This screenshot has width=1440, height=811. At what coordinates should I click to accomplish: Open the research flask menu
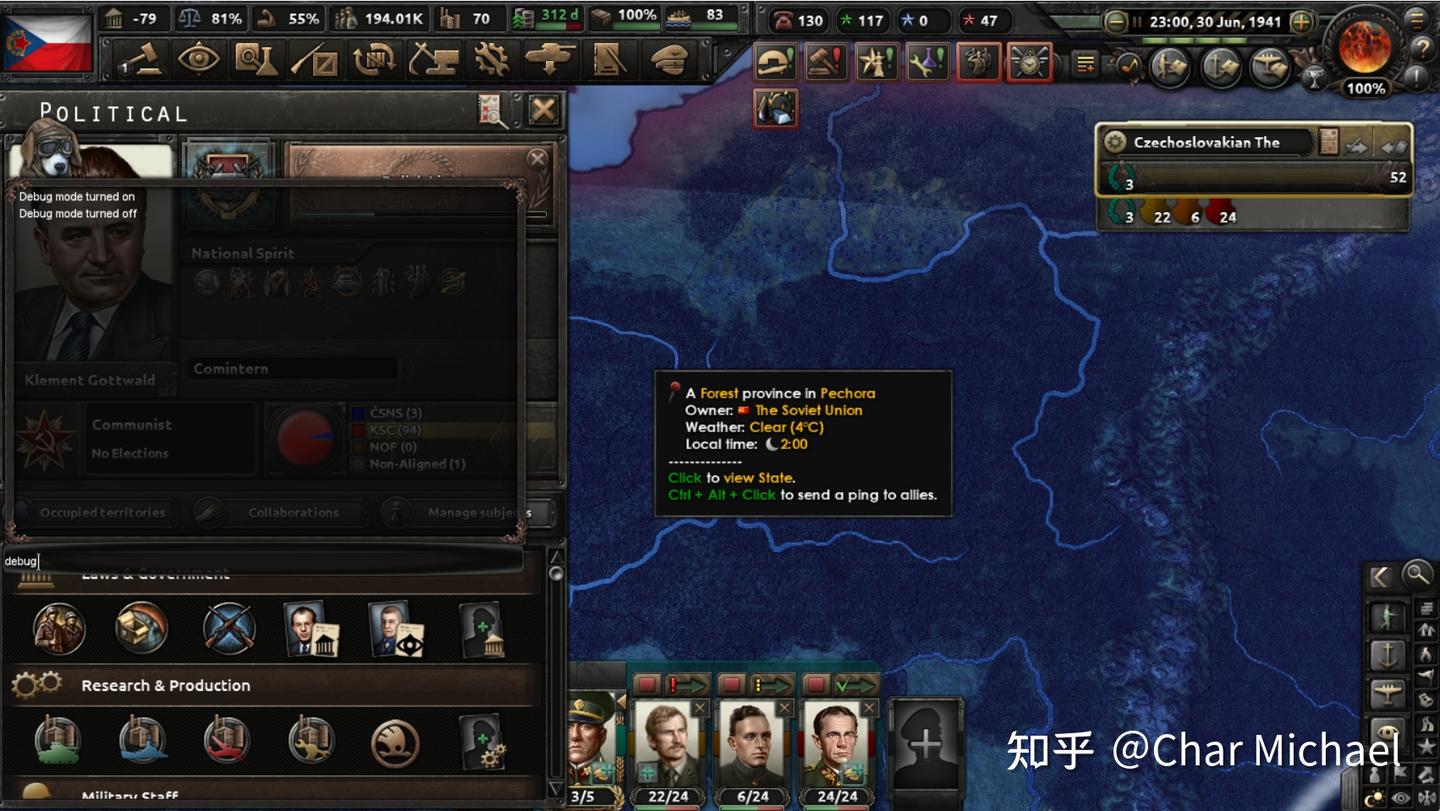point(257,61)
